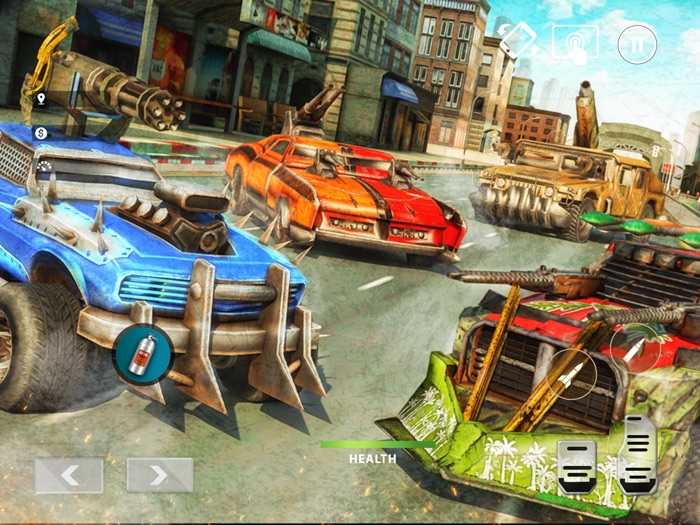Tap the brake pedal

[578, 467]
